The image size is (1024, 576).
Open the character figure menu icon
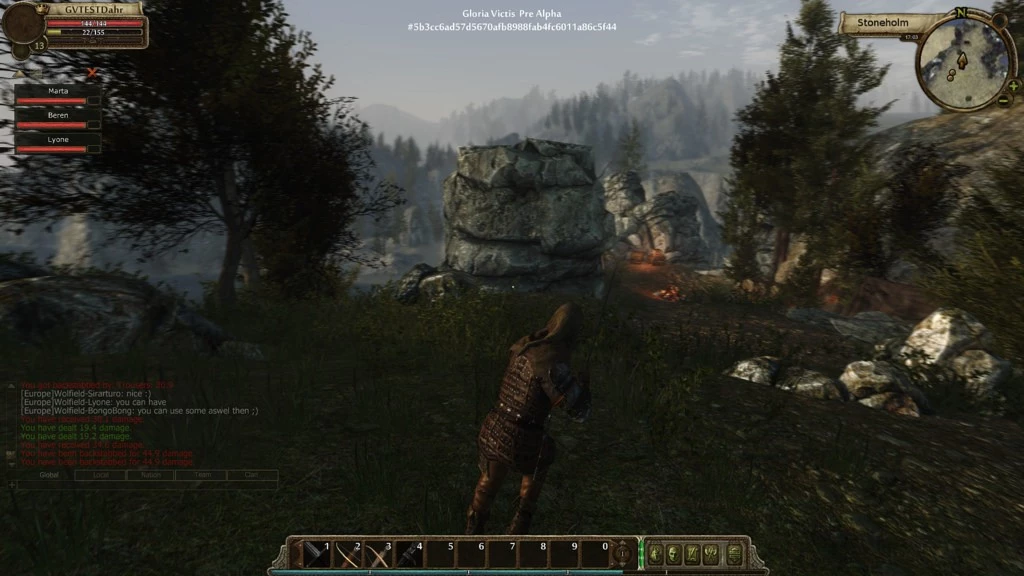click(655, 553)
